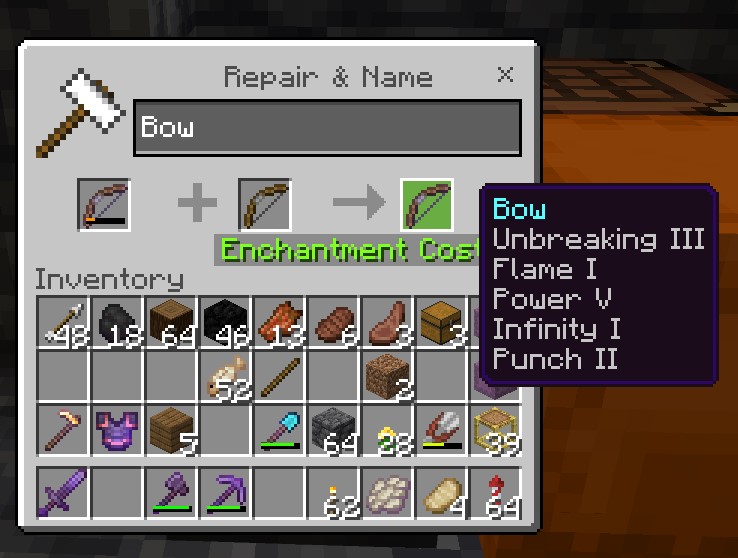The width and height of the screenshot is (738, 558).
Task: Select the stack of 46 coal blocks
Action: point(225,322)
